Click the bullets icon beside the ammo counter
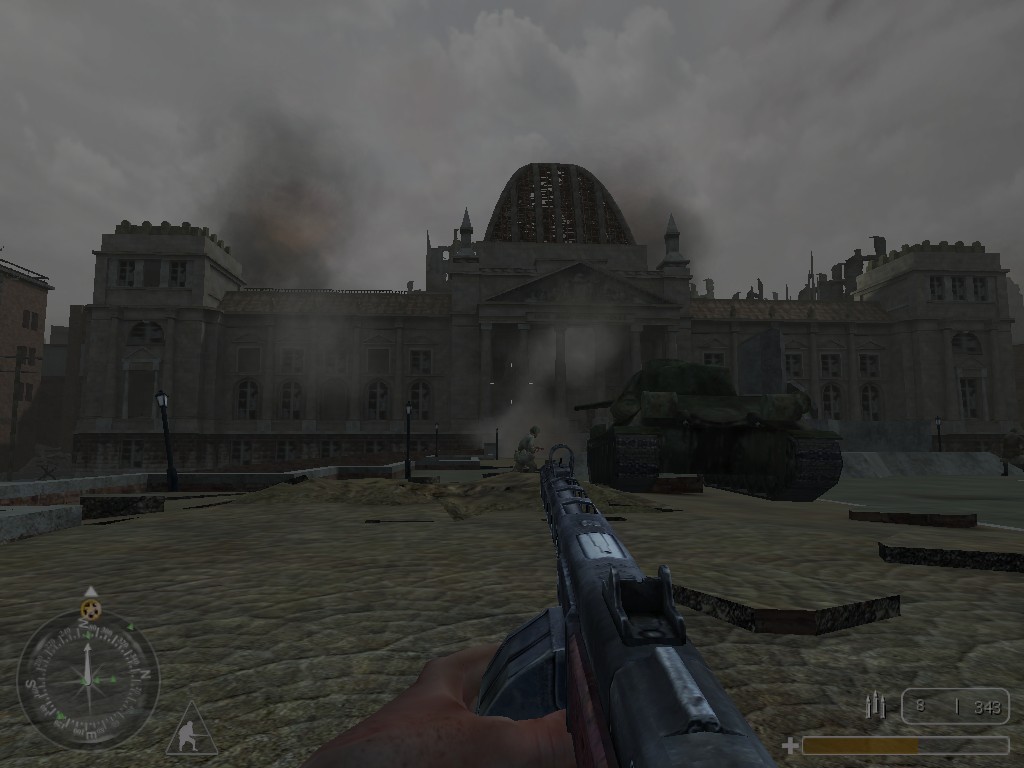This screenshot has width=1024, height=768. (x=875, y=707)
